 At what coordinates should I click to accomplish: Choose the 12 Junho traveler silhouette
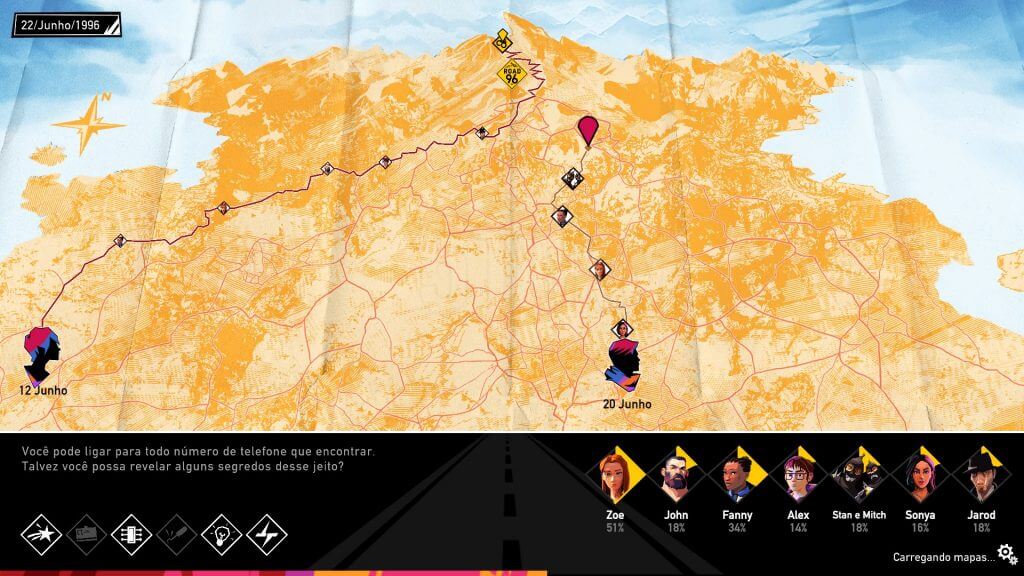coord(43,353)
